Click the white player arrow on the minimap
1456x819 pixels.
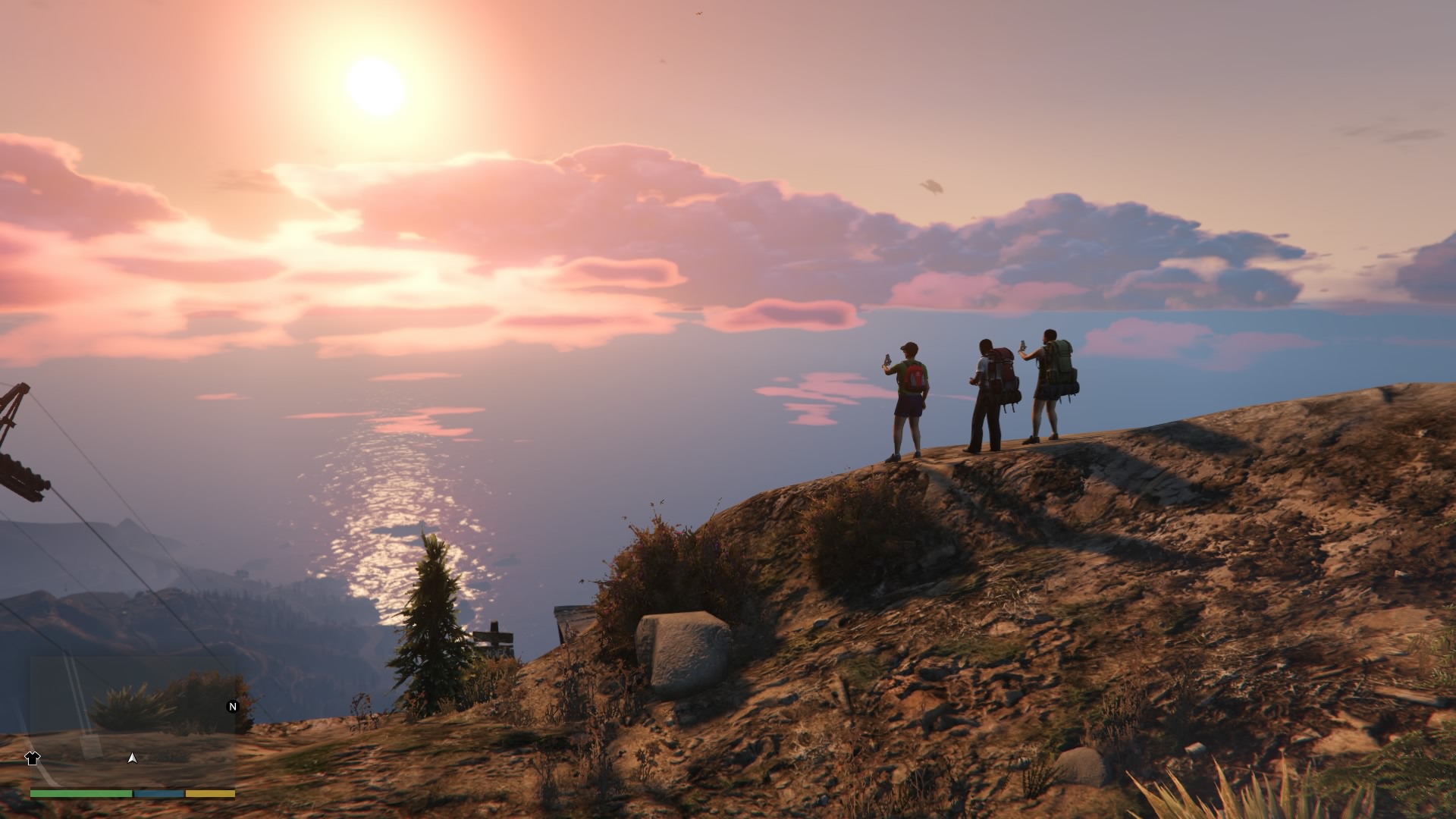(133, 758)
